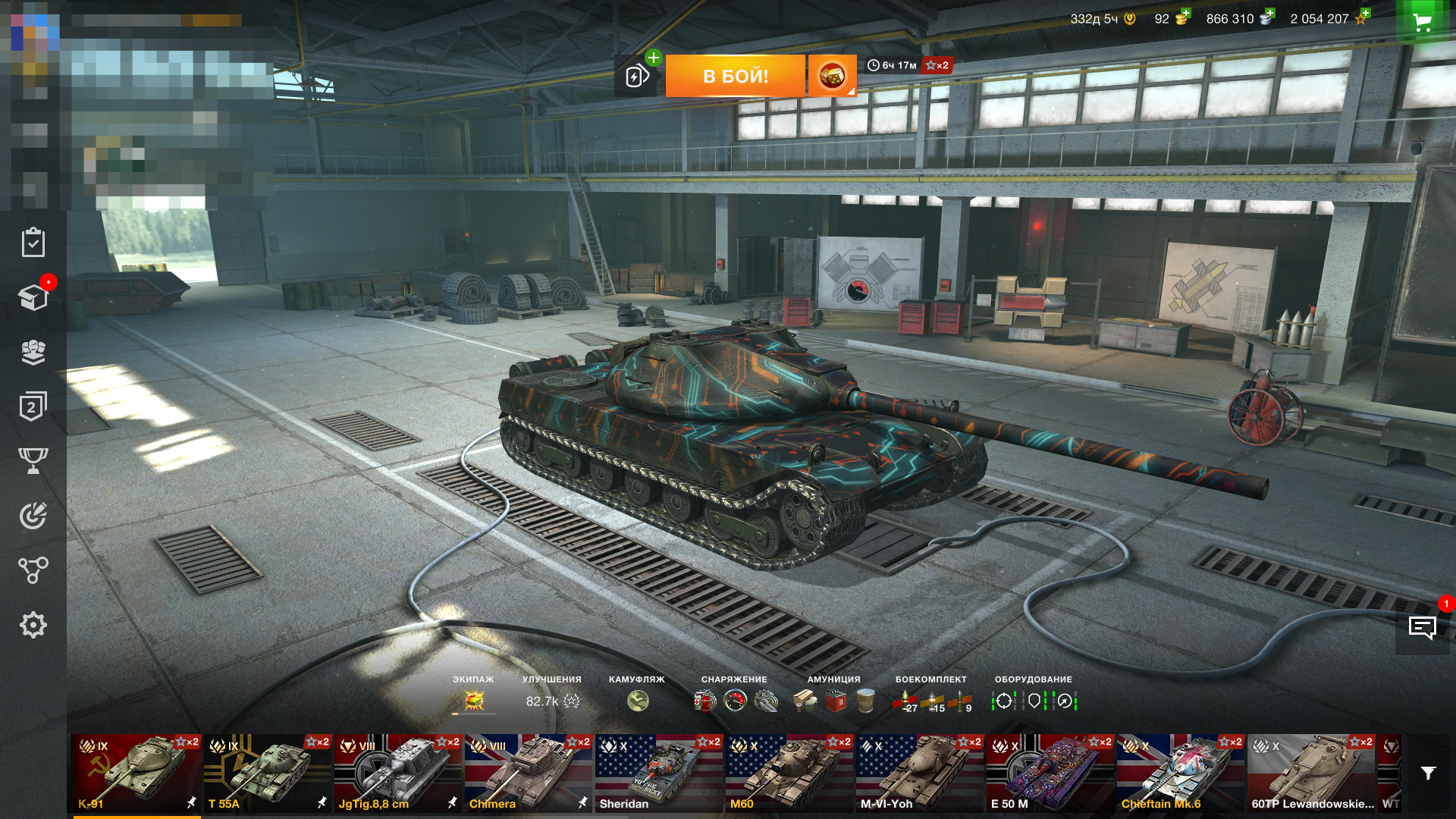Open the clan members panel icon
Viewport: 1456px width, 819px height.
click(x=32, y=351)
